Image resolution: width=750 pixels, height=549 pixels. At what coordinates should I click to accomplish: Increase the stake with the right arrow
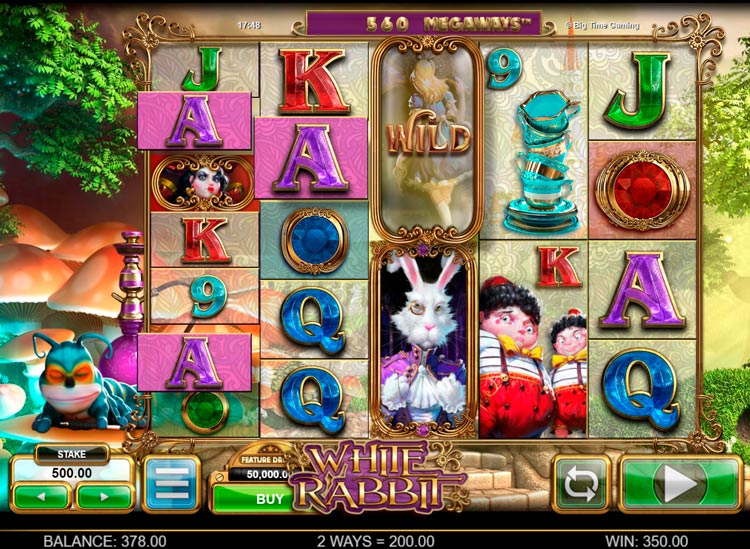pos(104,495)
